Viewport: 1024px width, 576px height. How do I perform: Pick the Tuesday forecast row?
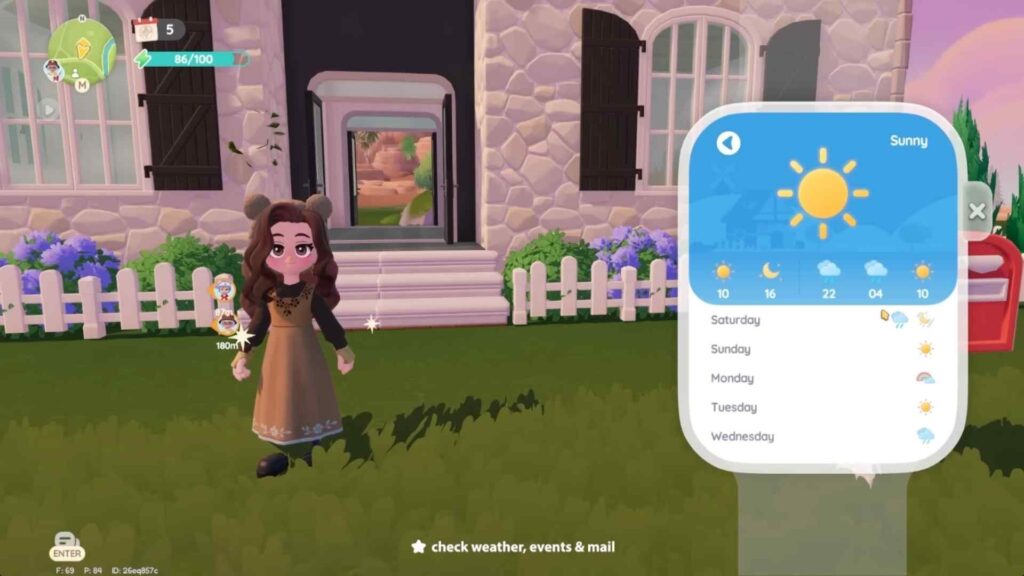(x=822, y=407)
